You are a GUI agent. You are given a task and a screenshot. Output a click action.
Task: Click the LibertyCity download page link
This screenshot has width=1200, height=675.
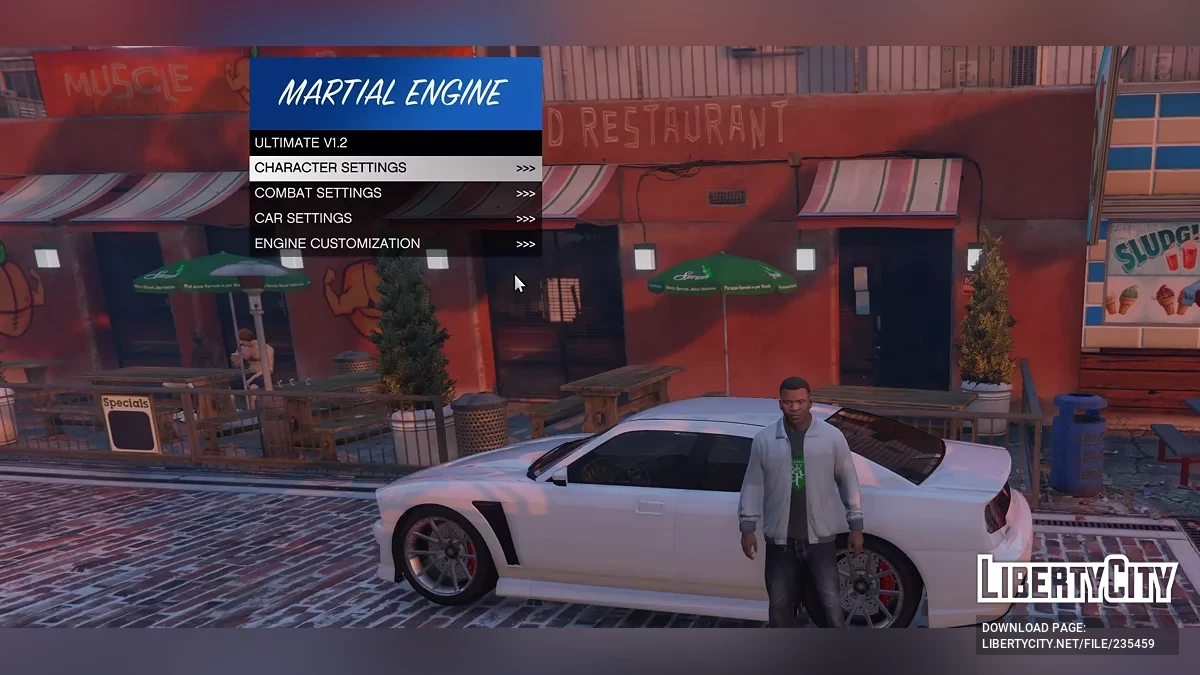coord(1067,644)
